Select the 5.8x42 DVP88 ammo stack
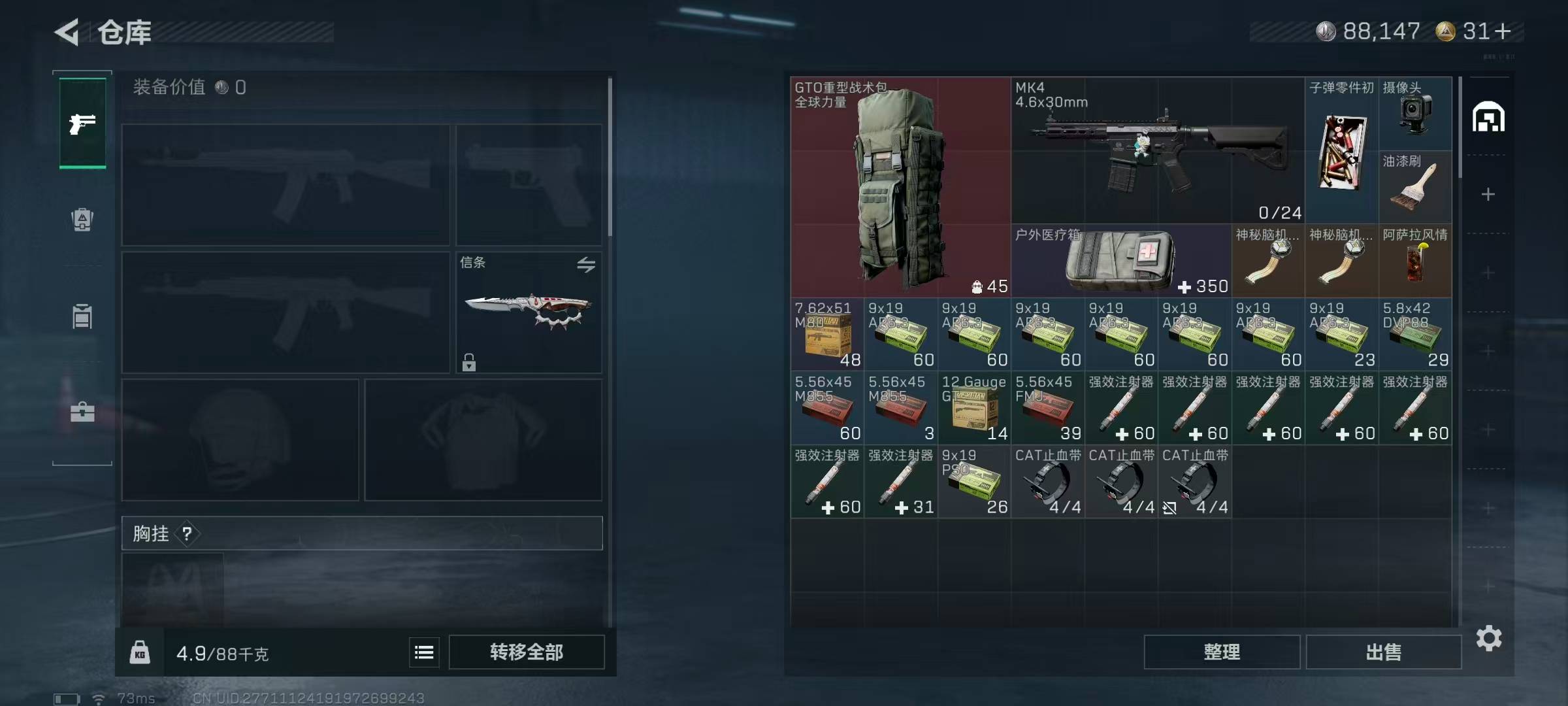 pos(1414,335)
